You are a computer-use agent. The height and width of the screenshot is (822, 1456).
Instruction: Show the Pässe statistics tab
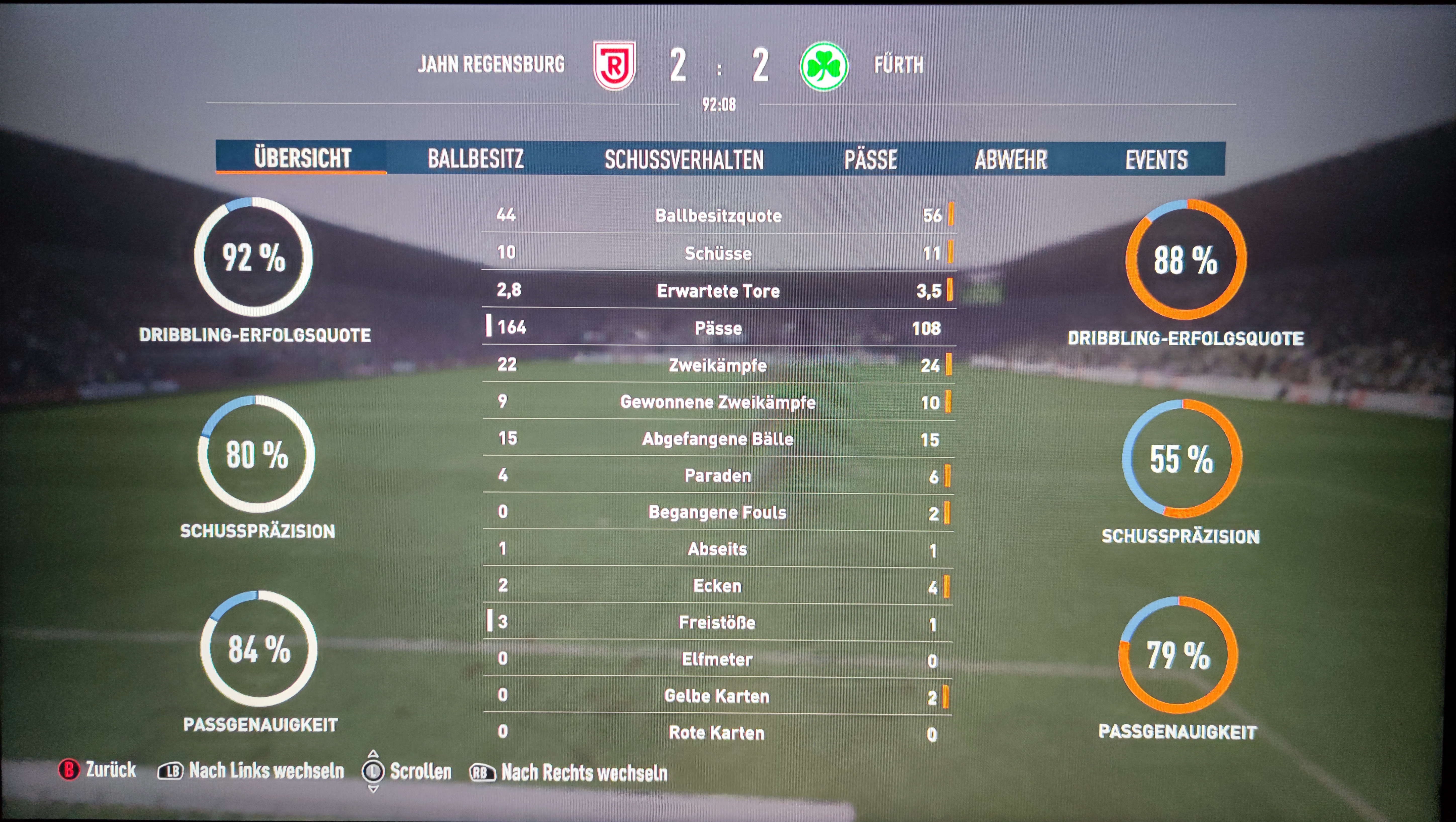871,159
